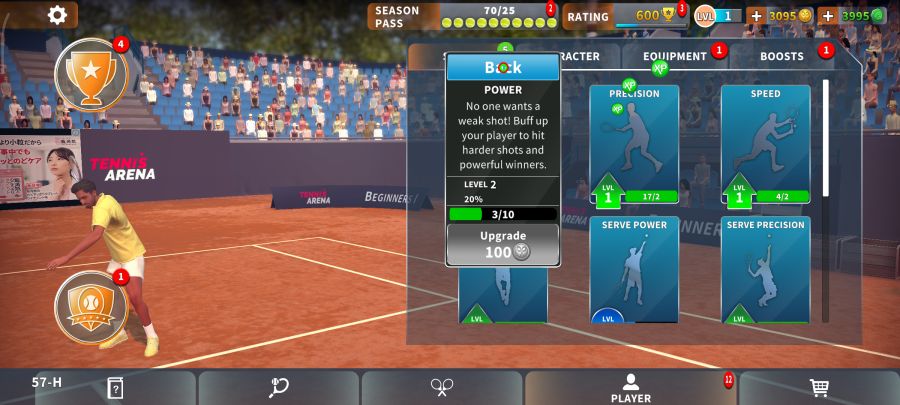Open the Player section in bottom bar
This screenshot has height=405, width=900.
[x=630, y=388]
